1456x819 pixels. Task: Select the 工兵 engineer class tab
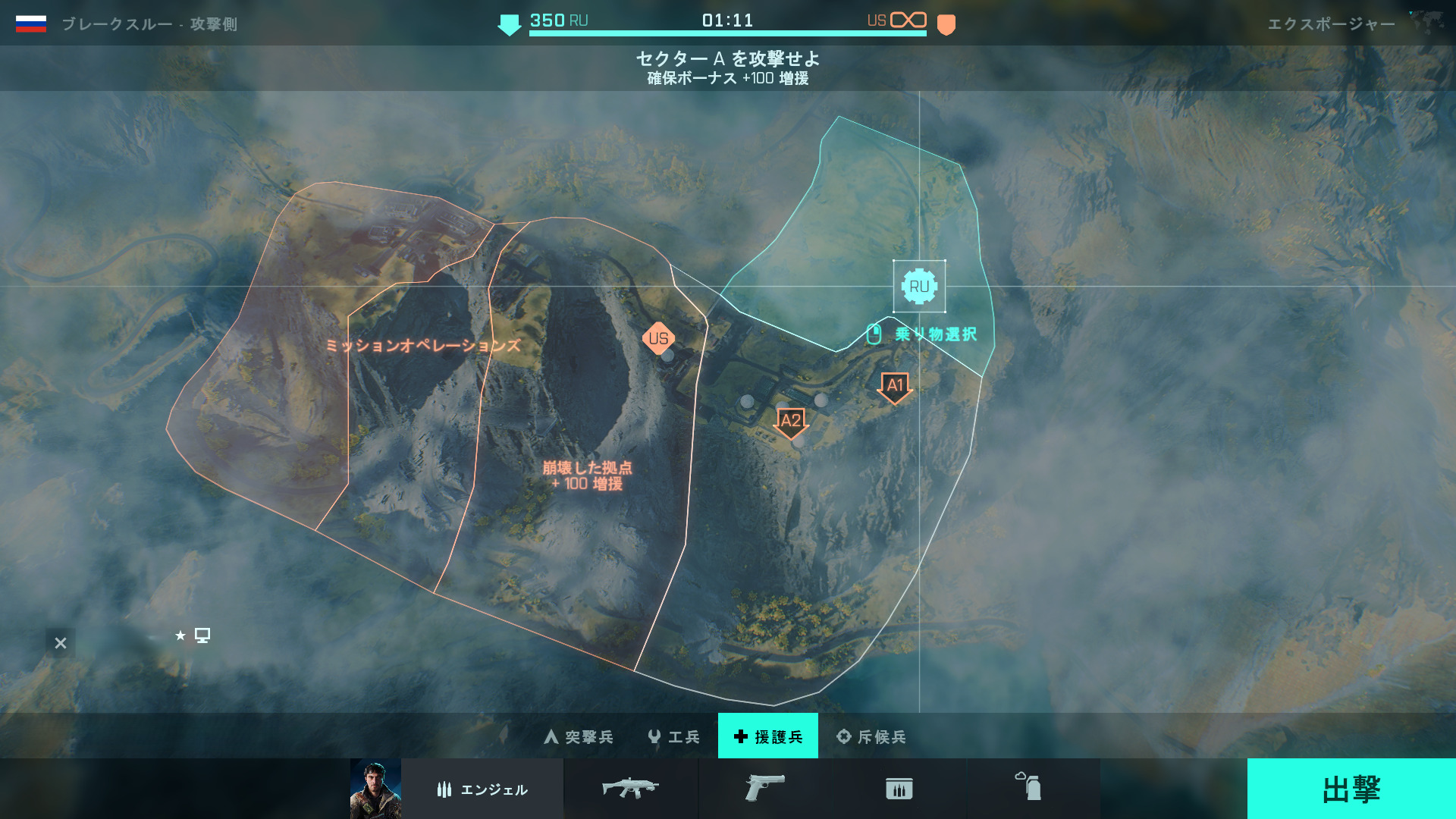[x=674, y=736]
